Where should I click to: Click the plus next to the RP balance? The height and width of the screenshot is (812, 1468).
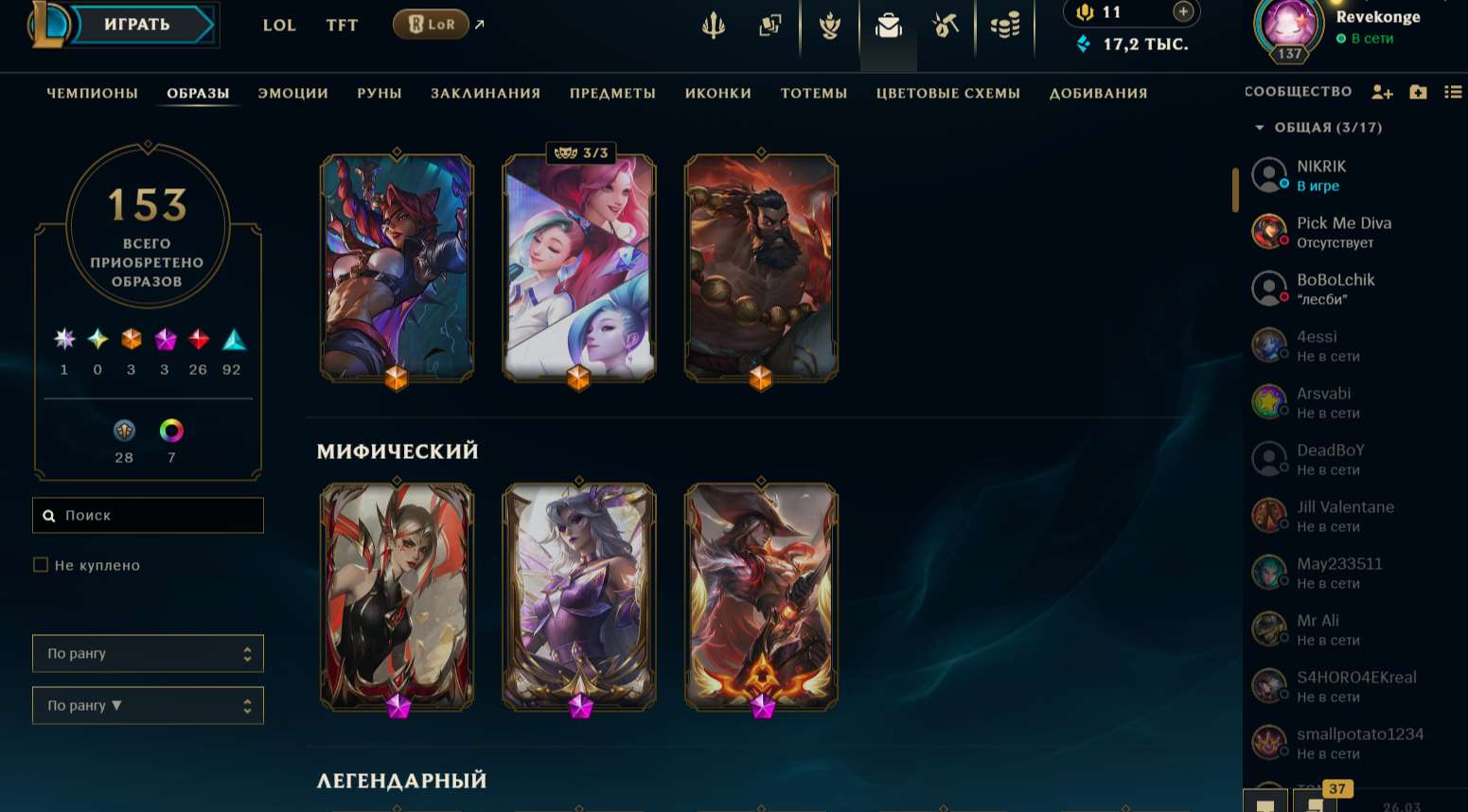click(x=1182, y=12)
